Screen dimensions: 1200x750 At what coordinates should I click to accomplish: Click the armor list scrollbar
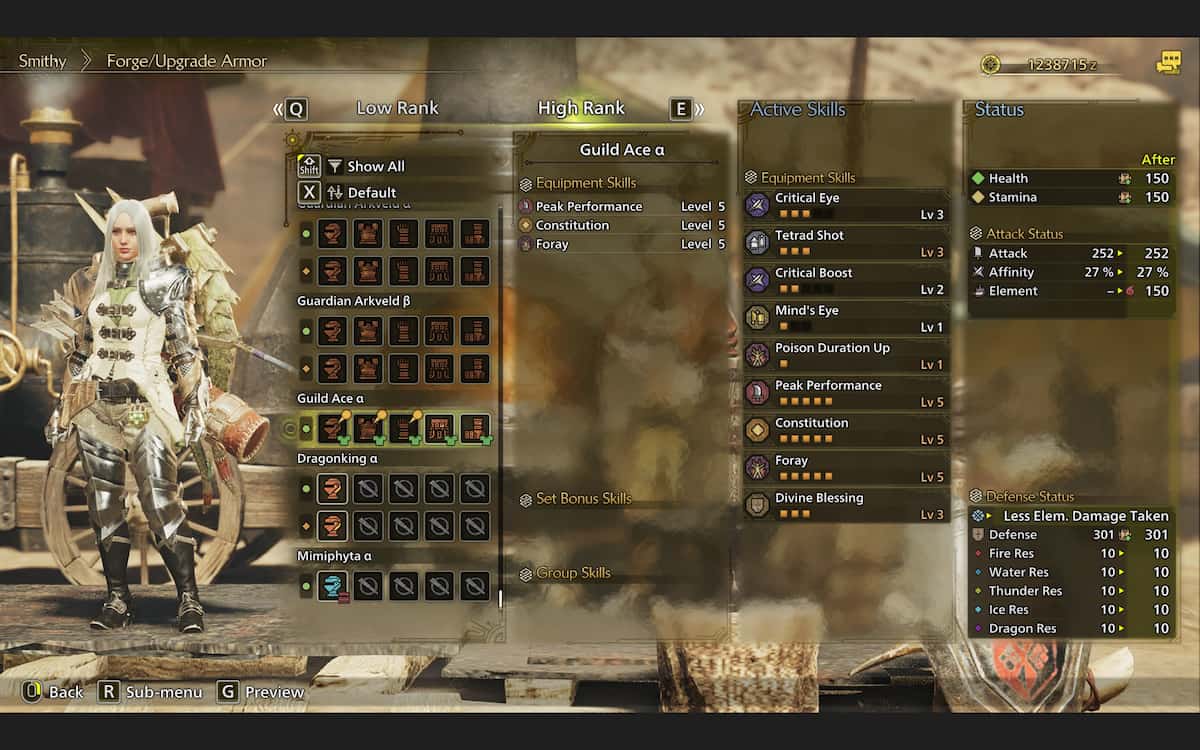[501, 400]
